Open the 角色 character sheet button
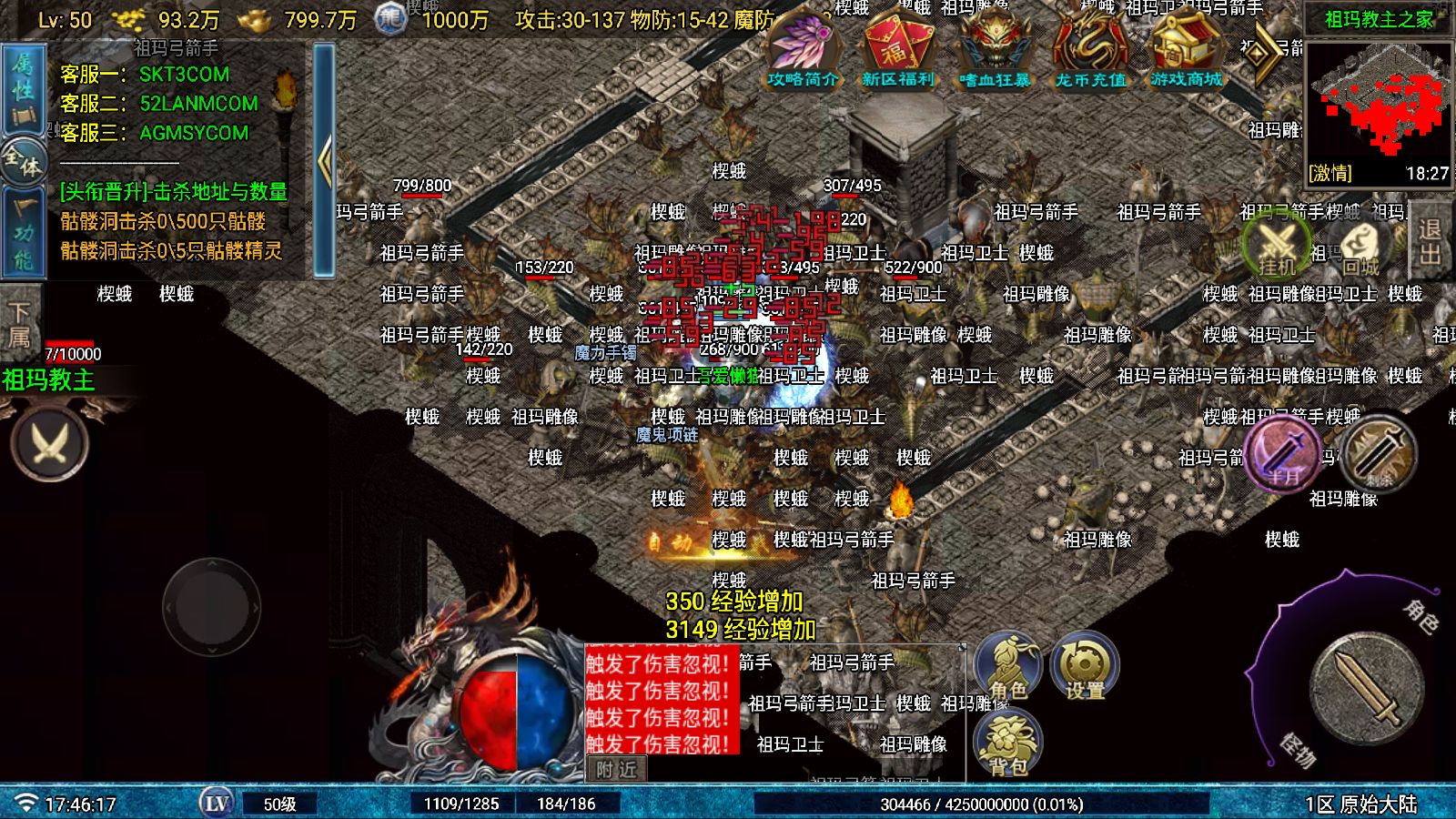Viewport: 1456px width, 819px height. [1008, 666]
